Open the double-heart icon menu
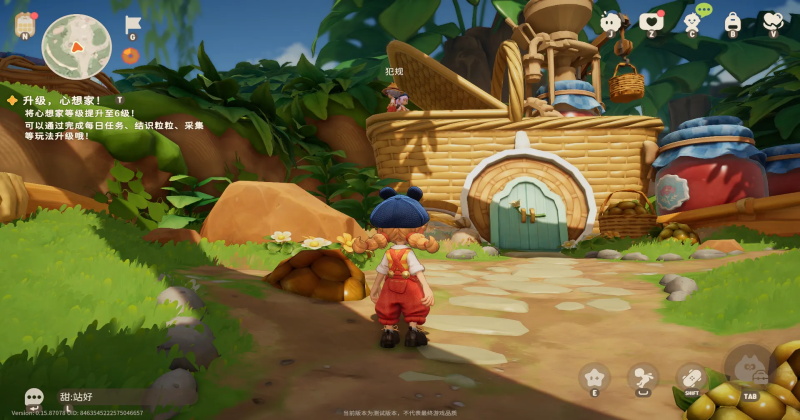 [771, 22]
